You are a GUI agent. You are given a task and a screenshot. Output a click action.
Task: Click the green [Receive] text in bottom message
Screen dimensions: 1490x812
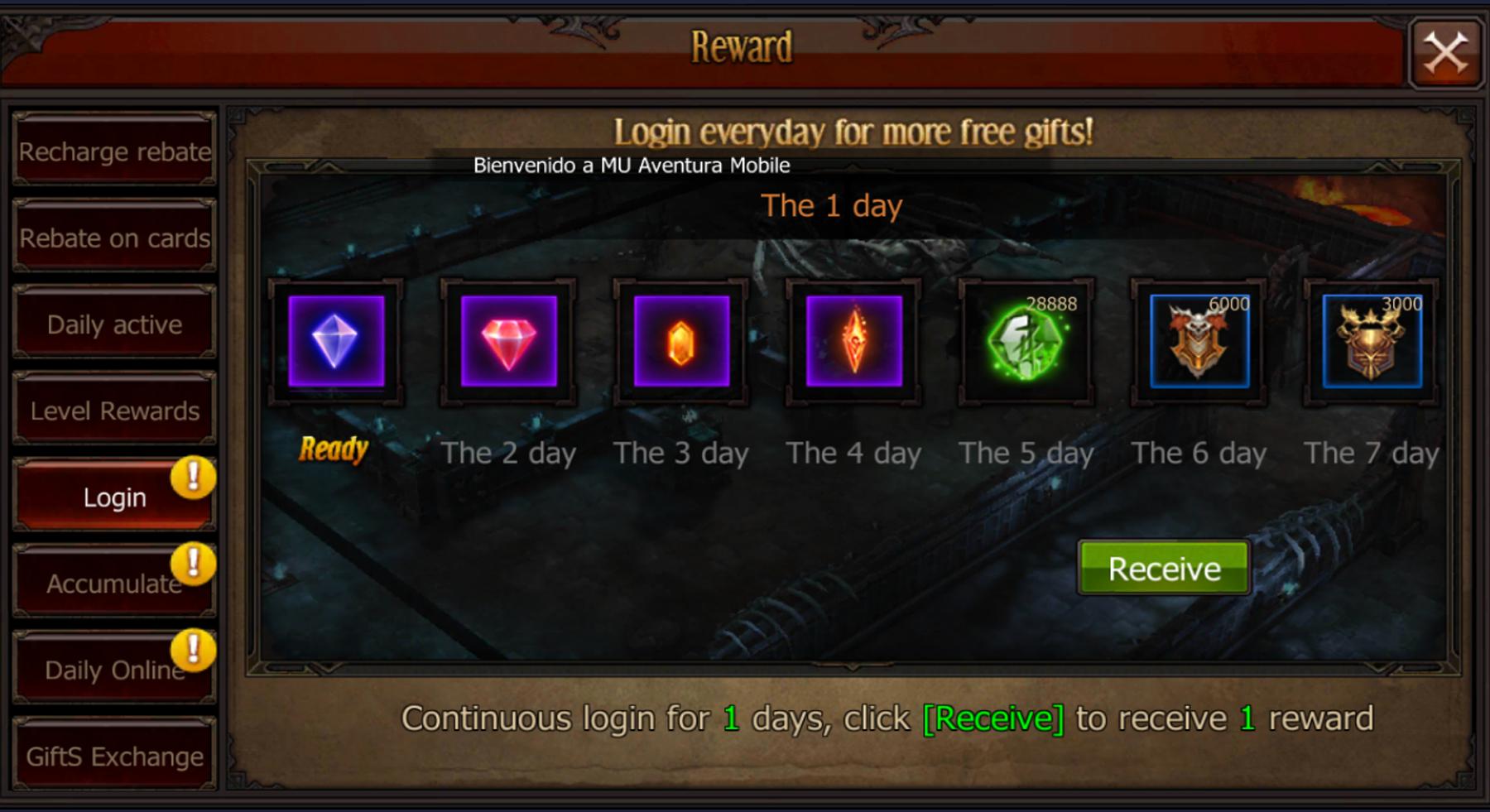point(996,718)
